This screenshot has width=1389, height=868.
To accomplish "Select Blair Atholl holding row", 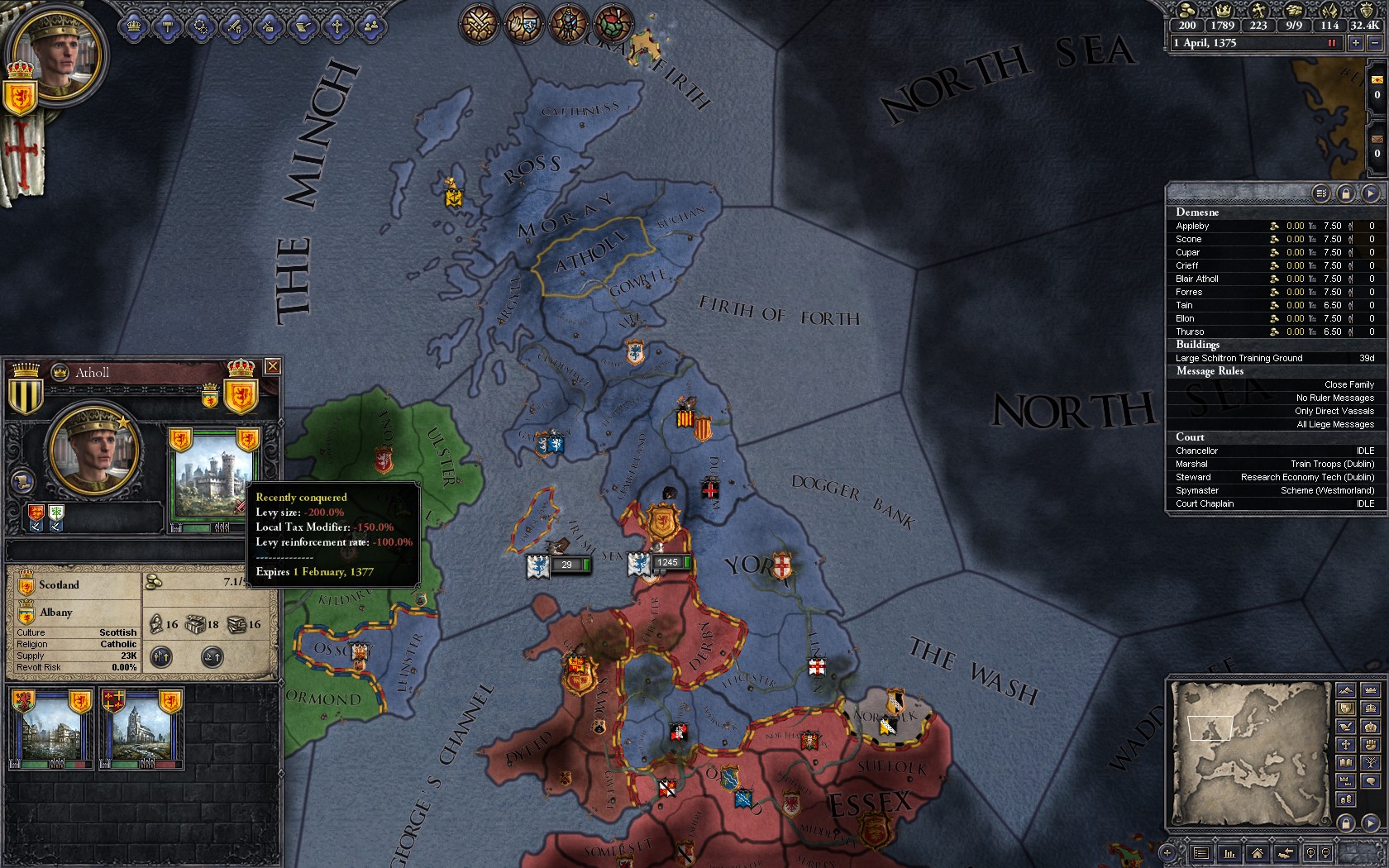I will click(x=1197, y=279).
